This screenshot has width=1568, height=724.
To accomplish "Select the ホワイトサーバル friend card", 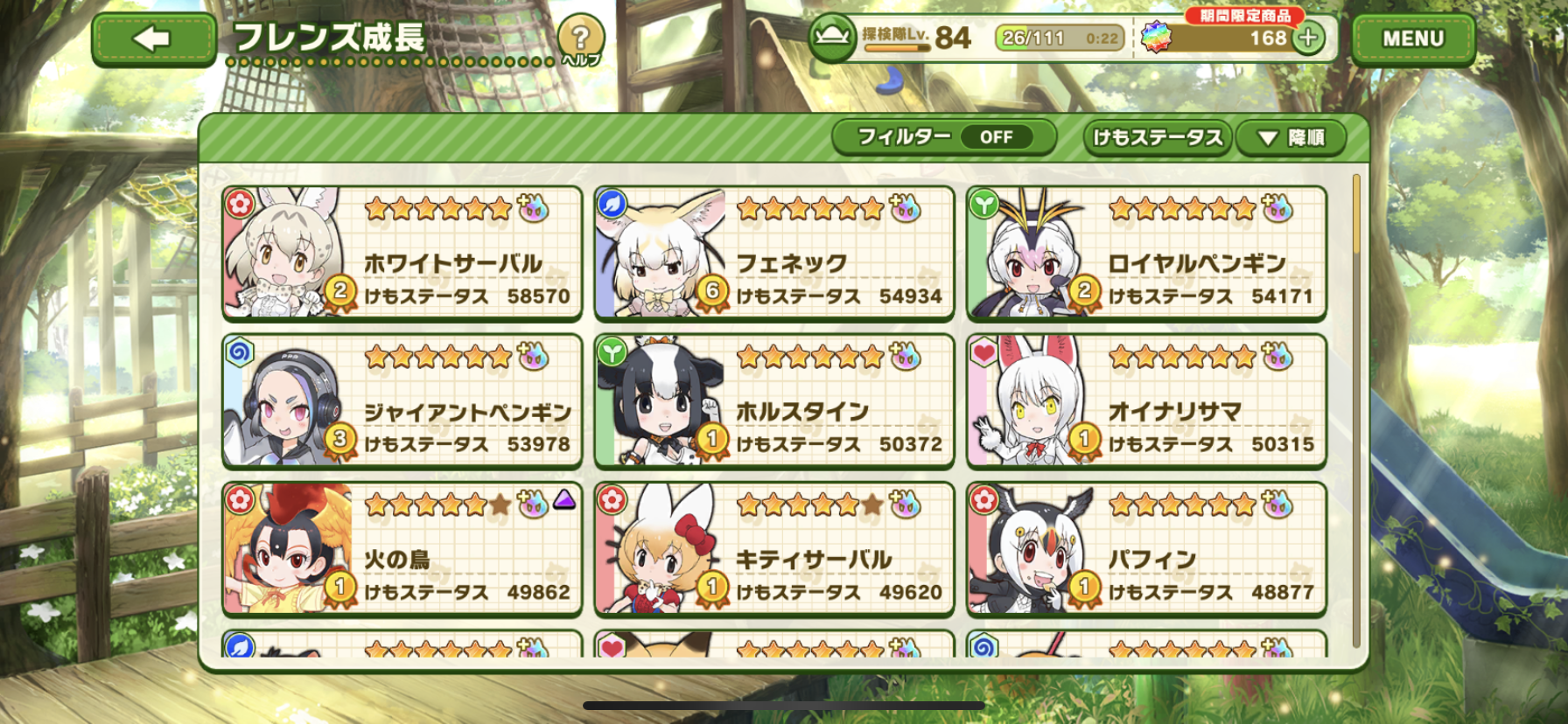I will point(402,253).
